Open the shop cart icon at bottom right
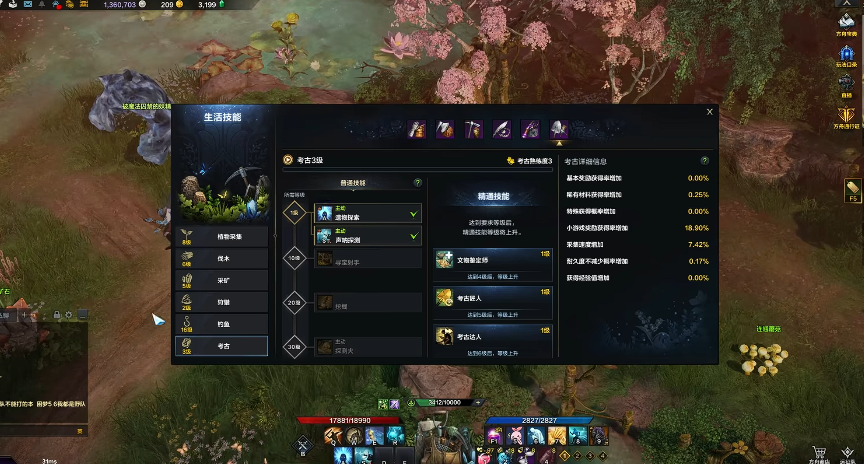The width and height of the screenshot is (864, 464). coord(820,452)
